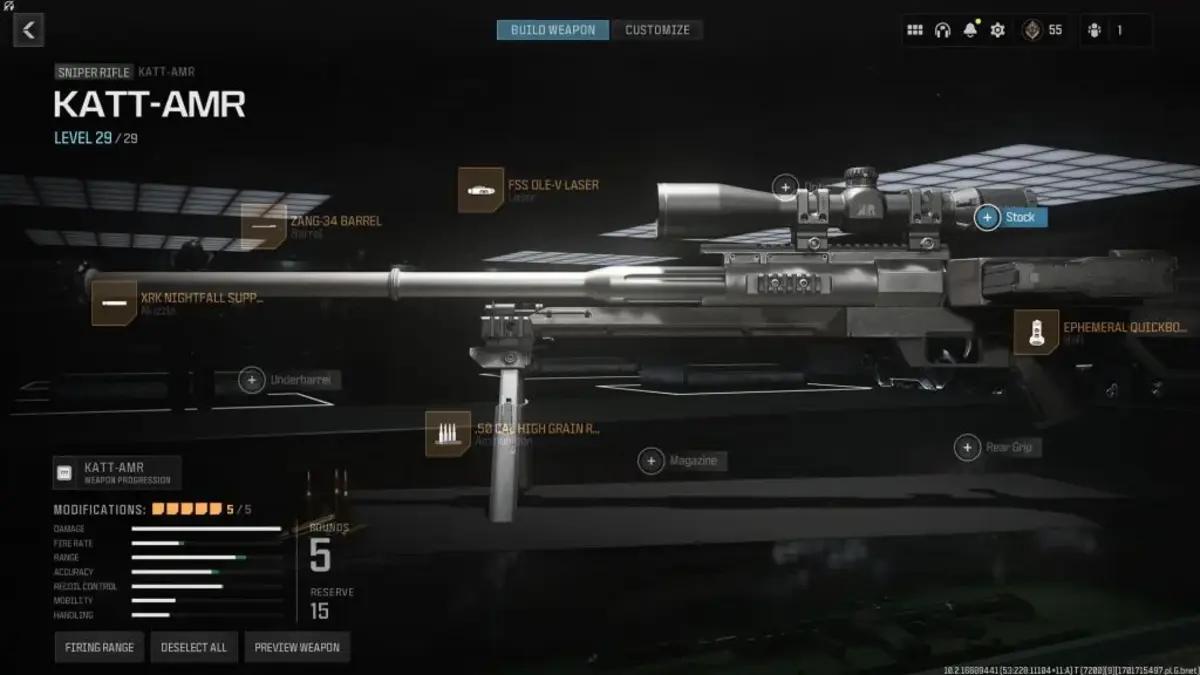The width and height of the screenshot is (1200, 675).
Task: Select the .50 Cal High Grain ammunition
Action: pyautogui.click(x=448, y=434)
